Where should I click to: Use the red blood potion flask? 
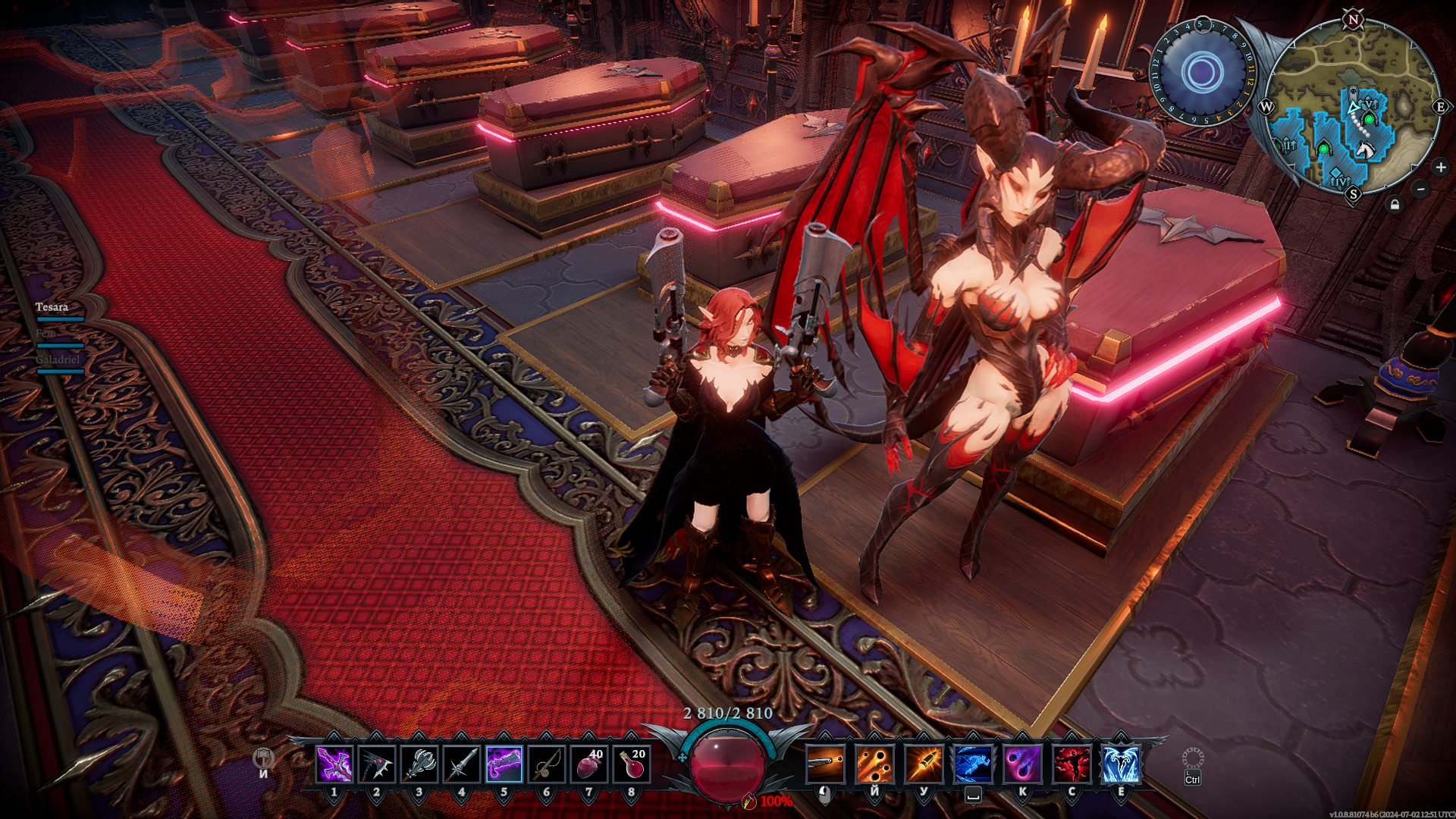(632, 764)
